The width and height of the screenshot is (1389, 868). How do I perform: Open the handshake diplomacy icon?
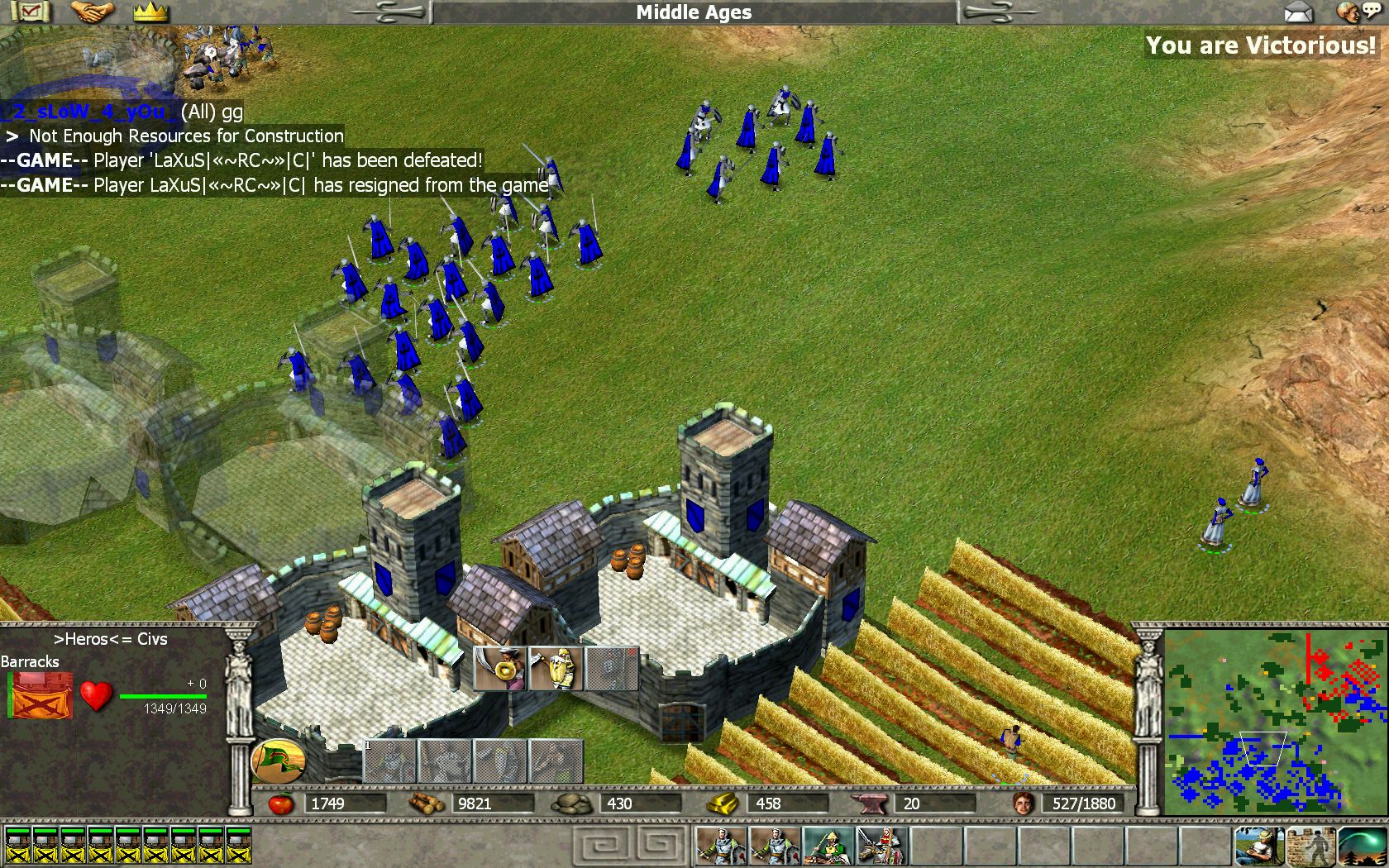91,12
